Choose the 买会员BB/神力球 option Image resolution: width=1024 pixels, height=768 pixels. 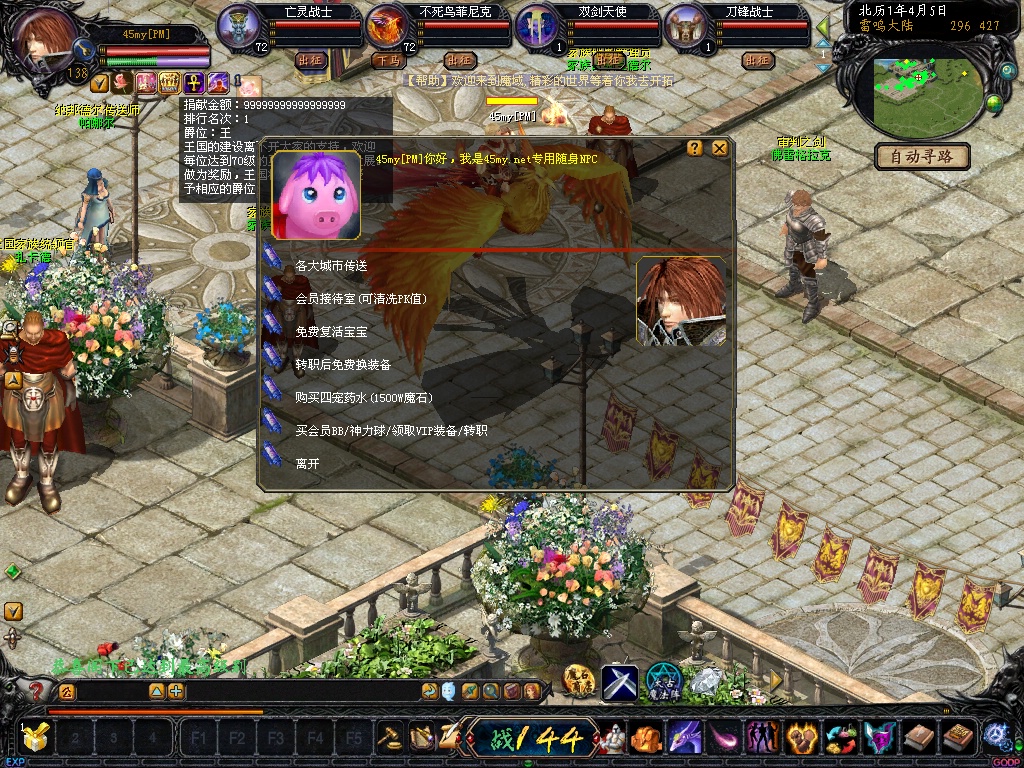coord(391,431)
